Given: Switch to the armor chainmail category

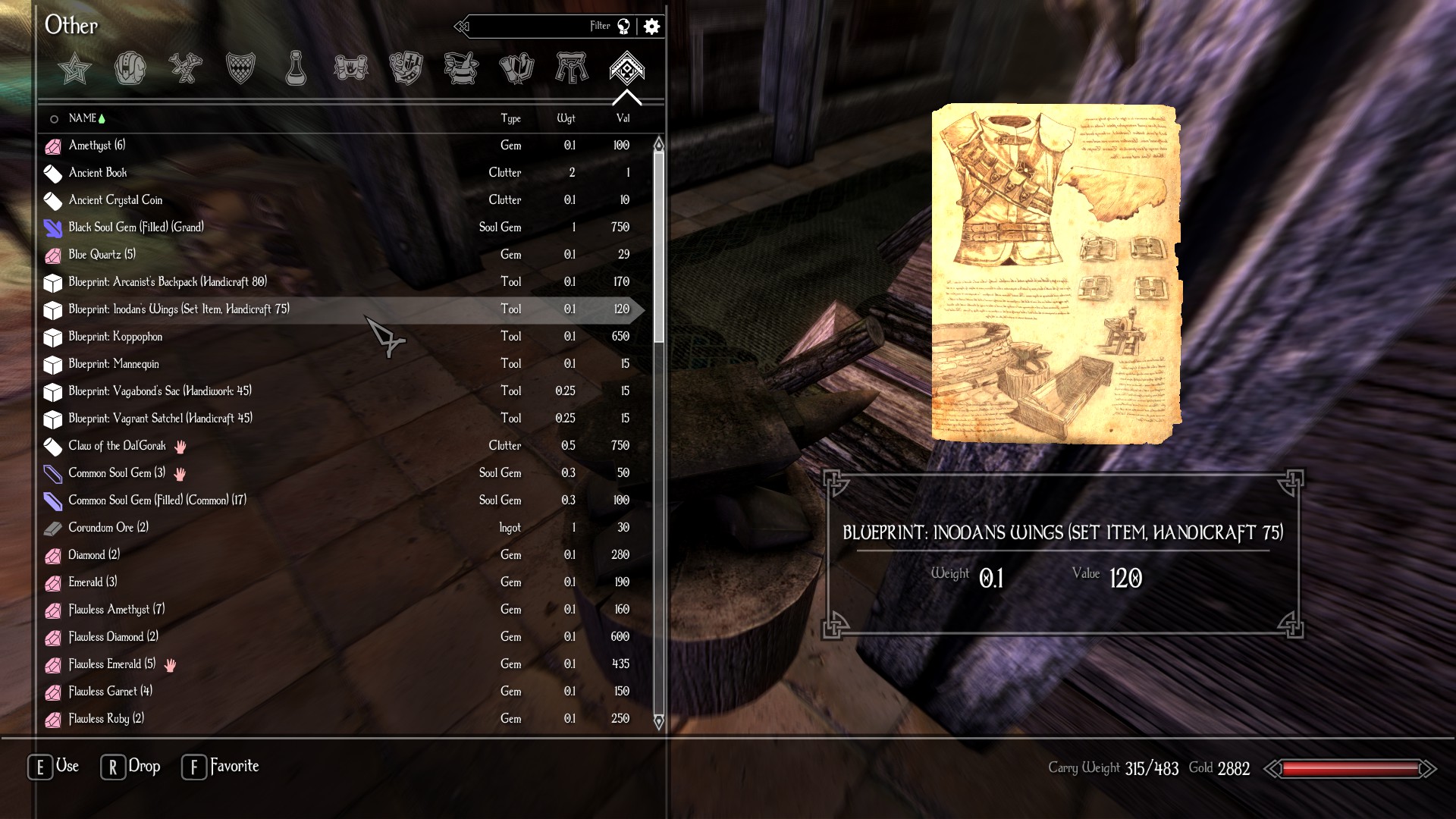Looking at the screenshot, I should [240, 69].
